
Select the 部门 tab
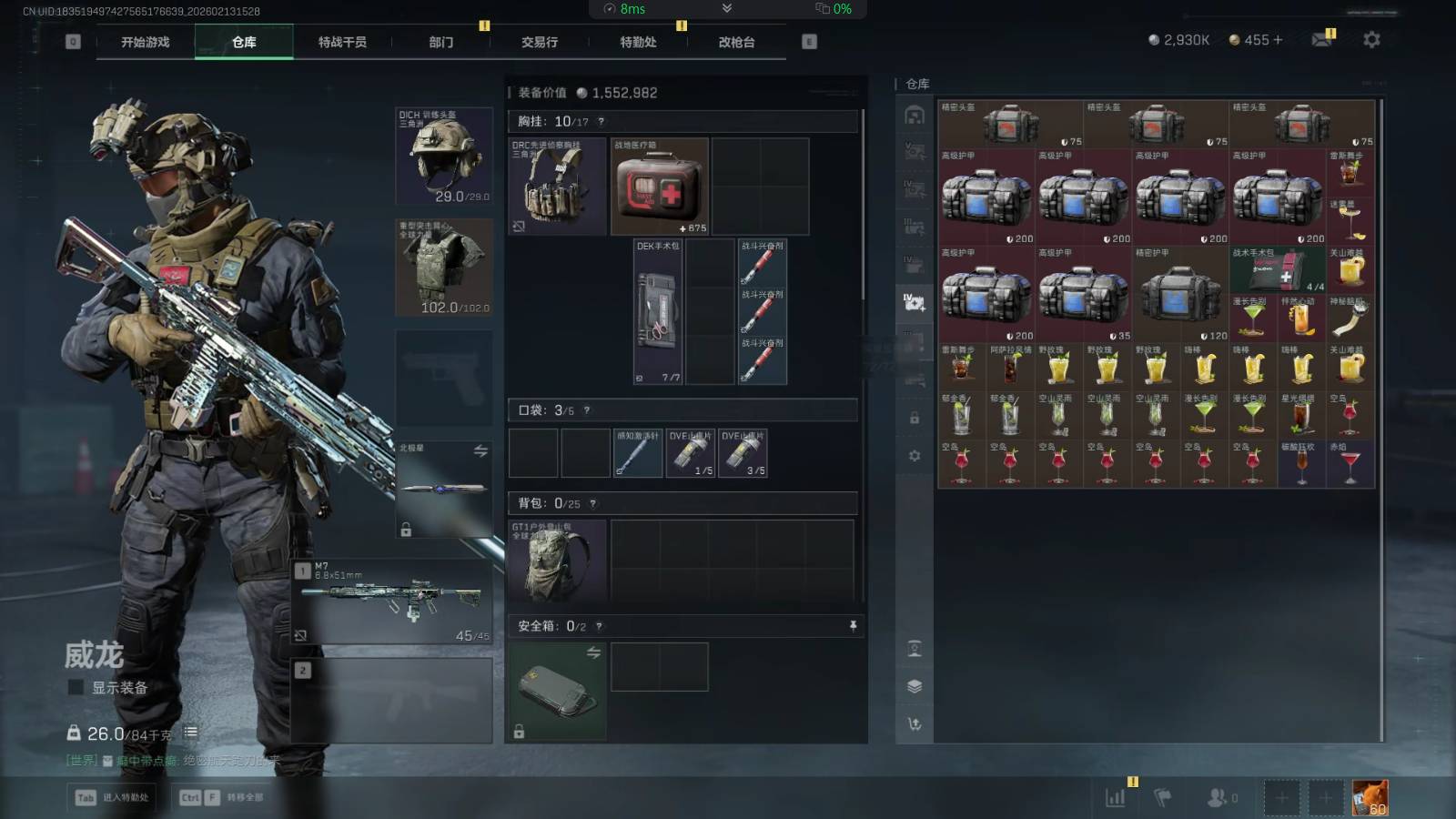(x=441, y=42)
